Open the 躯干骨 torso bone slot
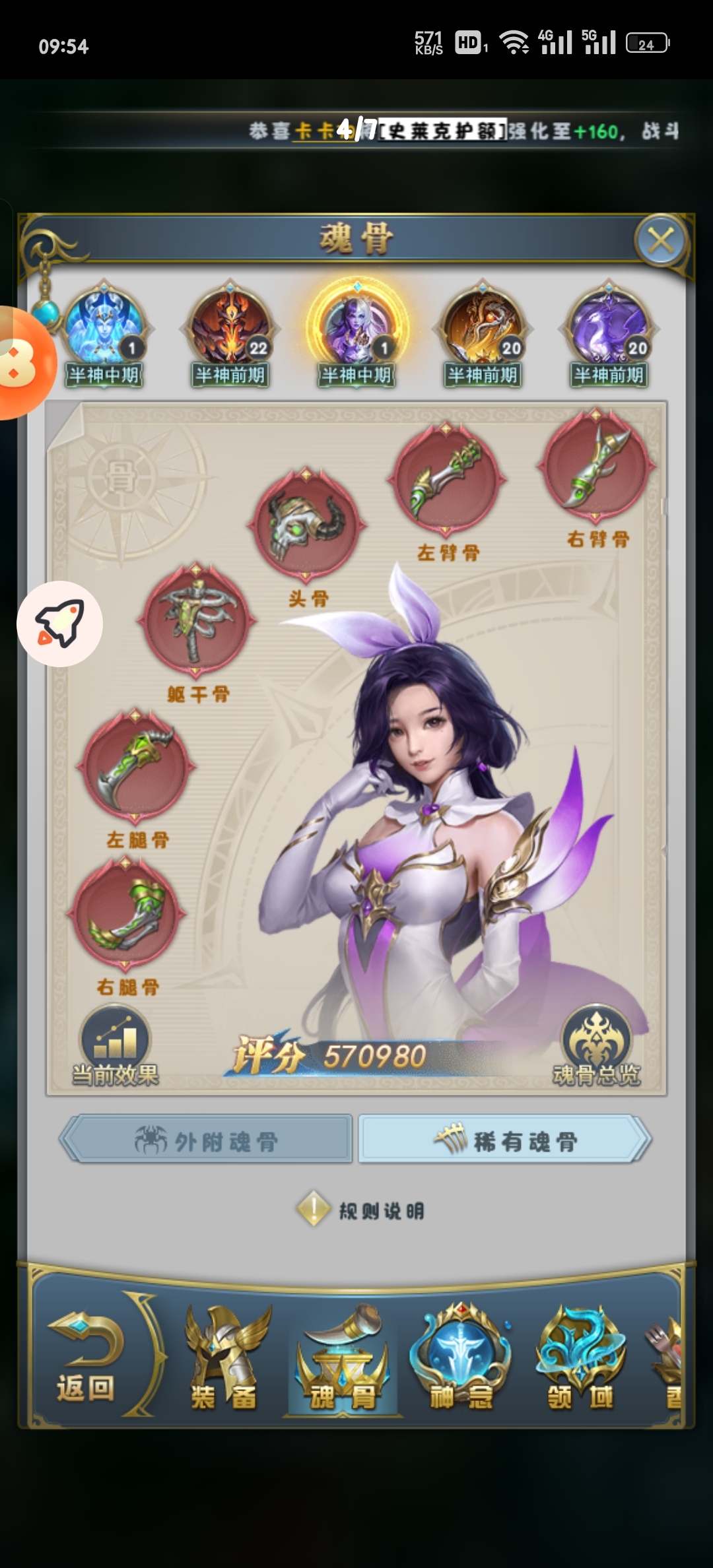713x1568 pixels. click(x=196, y=620)
